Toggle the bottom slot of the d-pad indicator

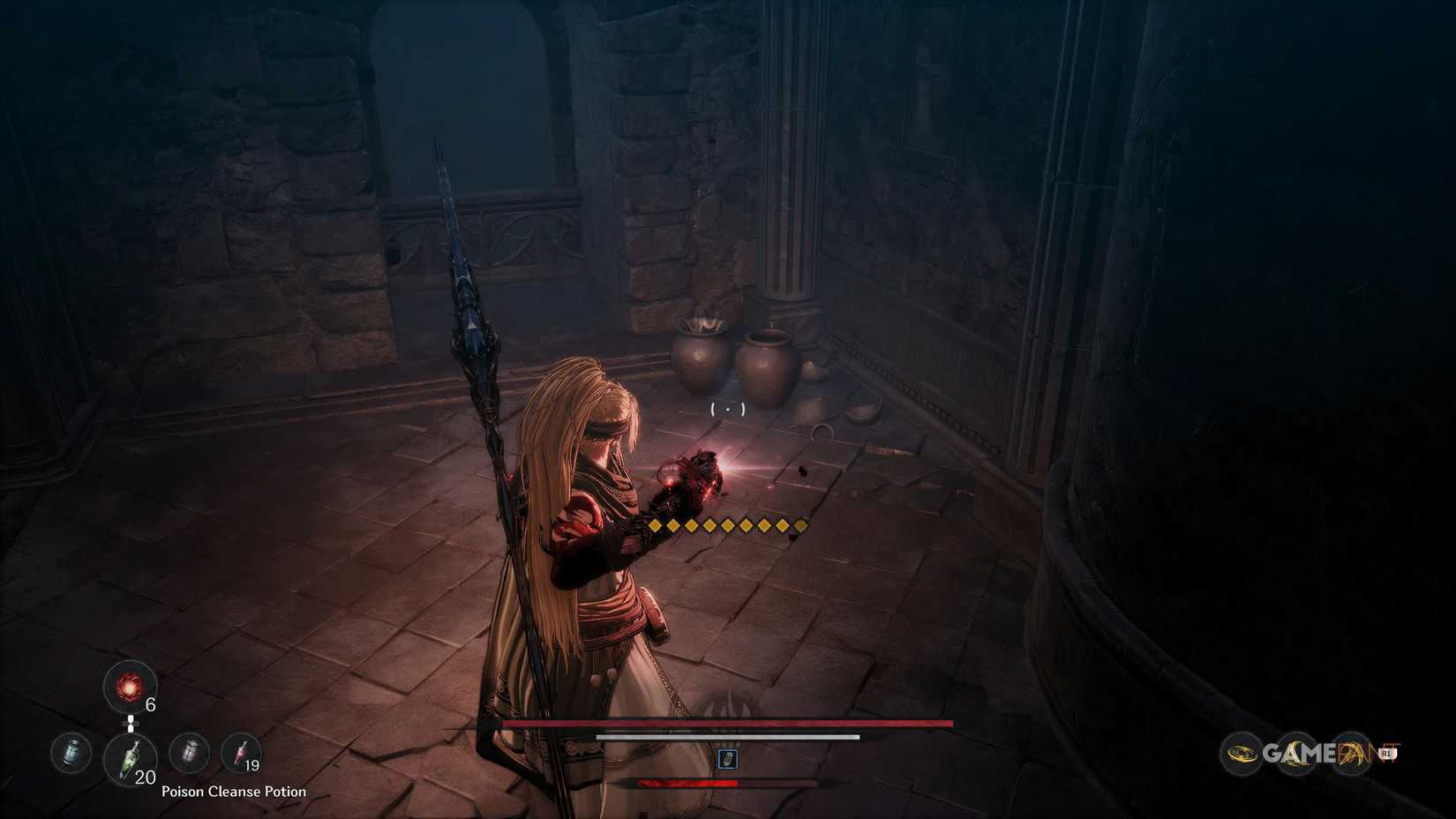pos(131,728)
